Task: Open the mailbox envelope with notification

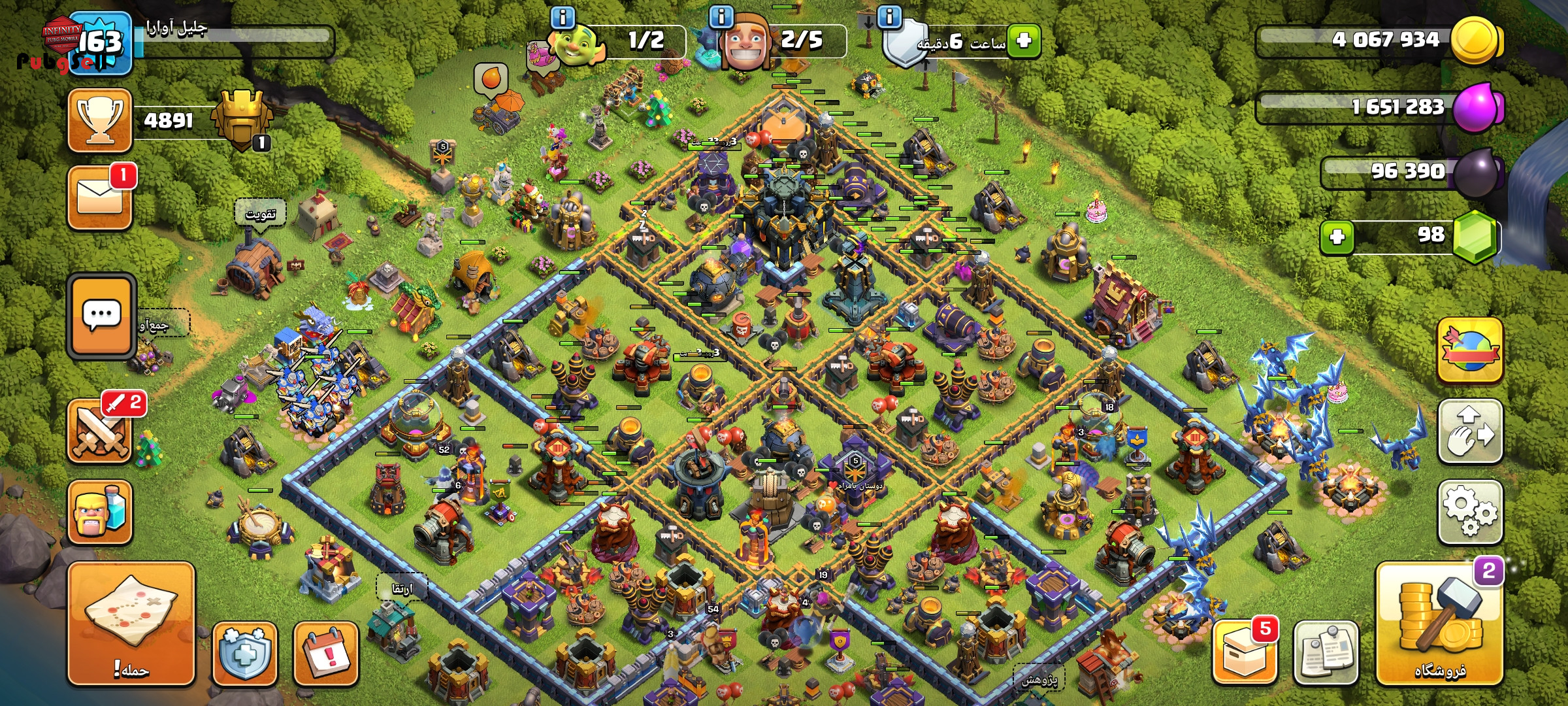Action: pyautogui.click(x=100, y=197)
